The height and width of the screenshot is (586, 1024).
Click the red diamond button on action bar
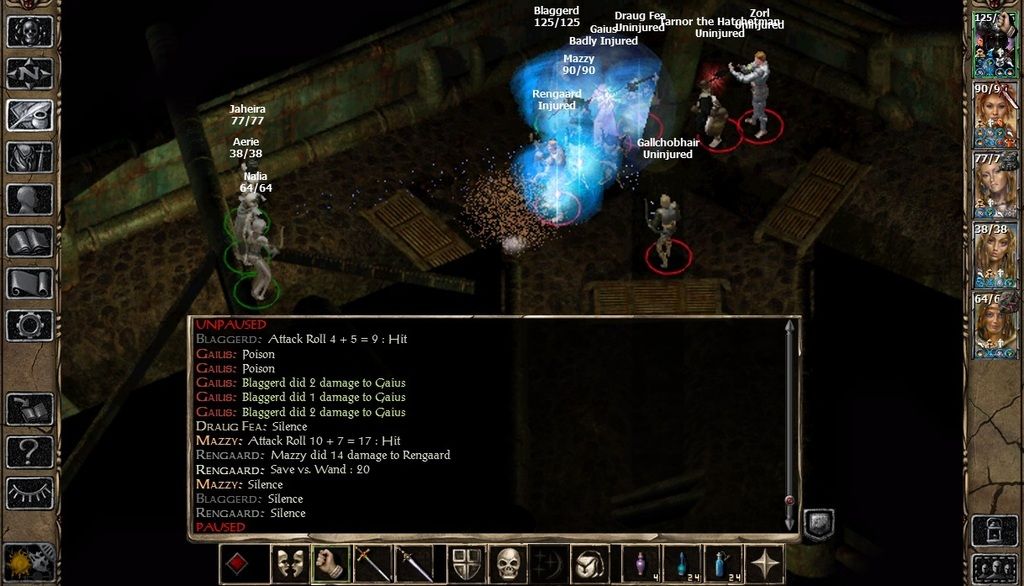pyautogui.click(x=238, y=565)
